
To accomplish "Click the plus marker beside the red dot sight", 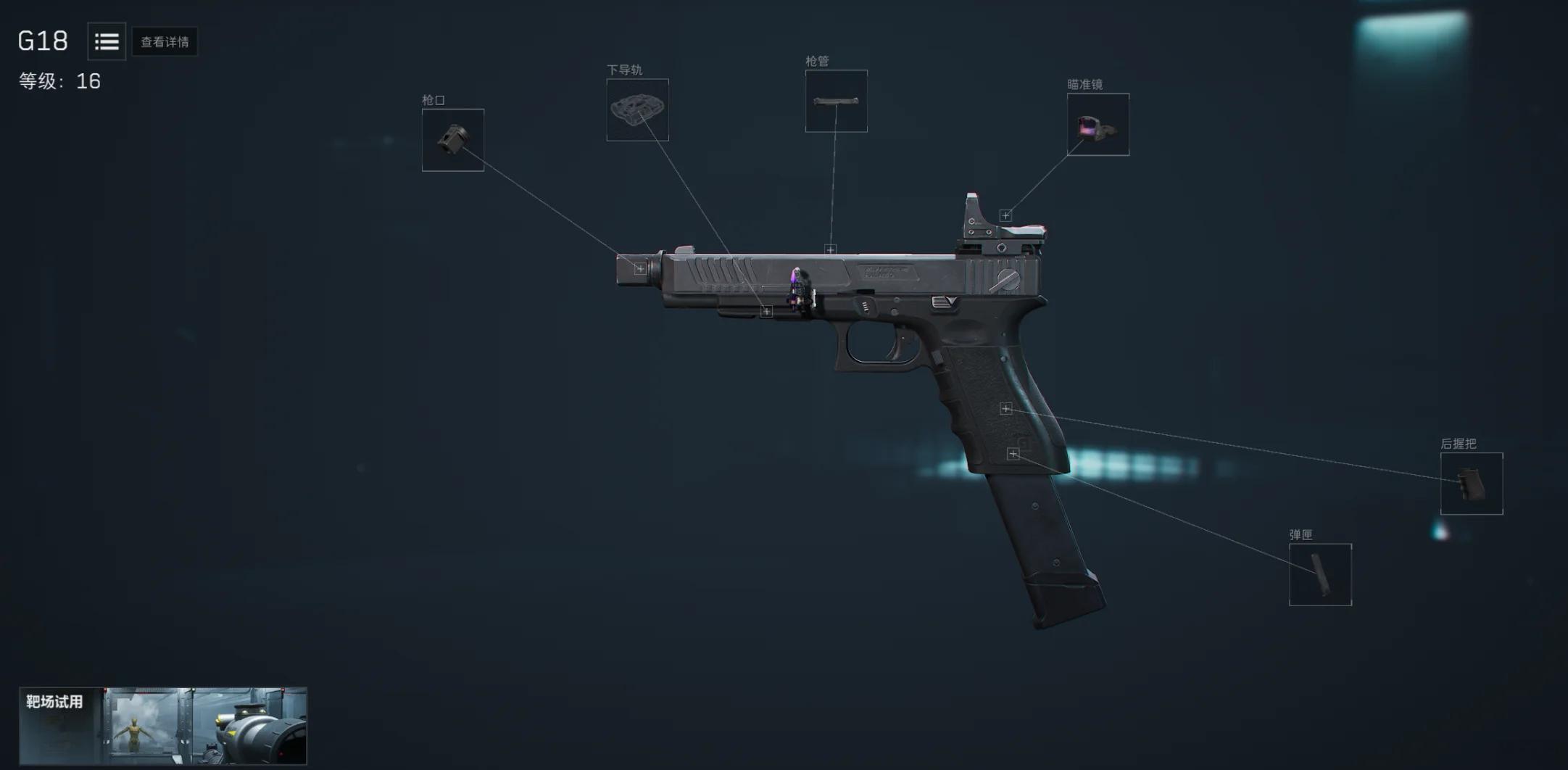I will tap(1005, 215).
